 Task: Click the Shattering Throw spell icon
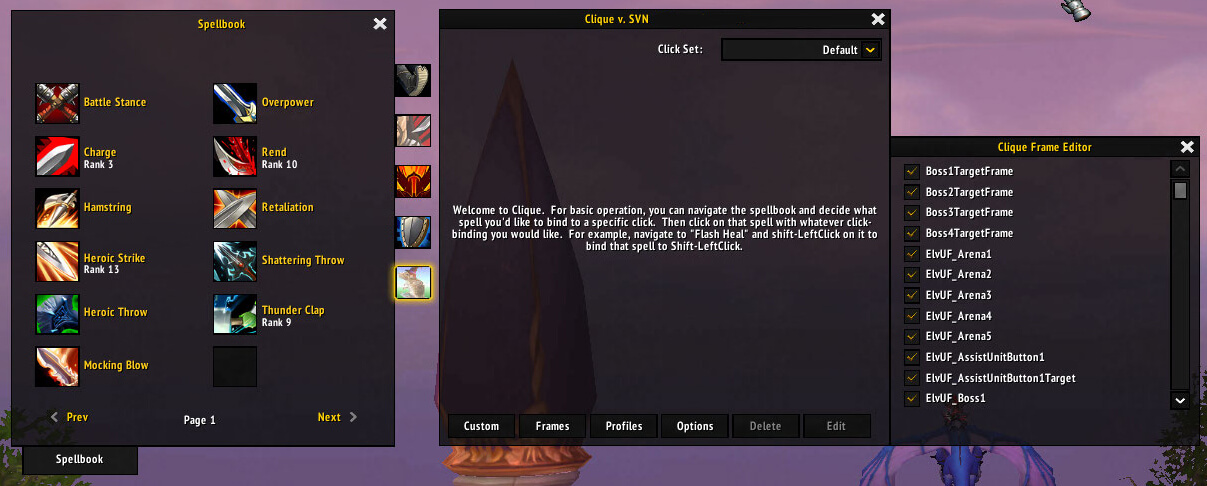235,261
